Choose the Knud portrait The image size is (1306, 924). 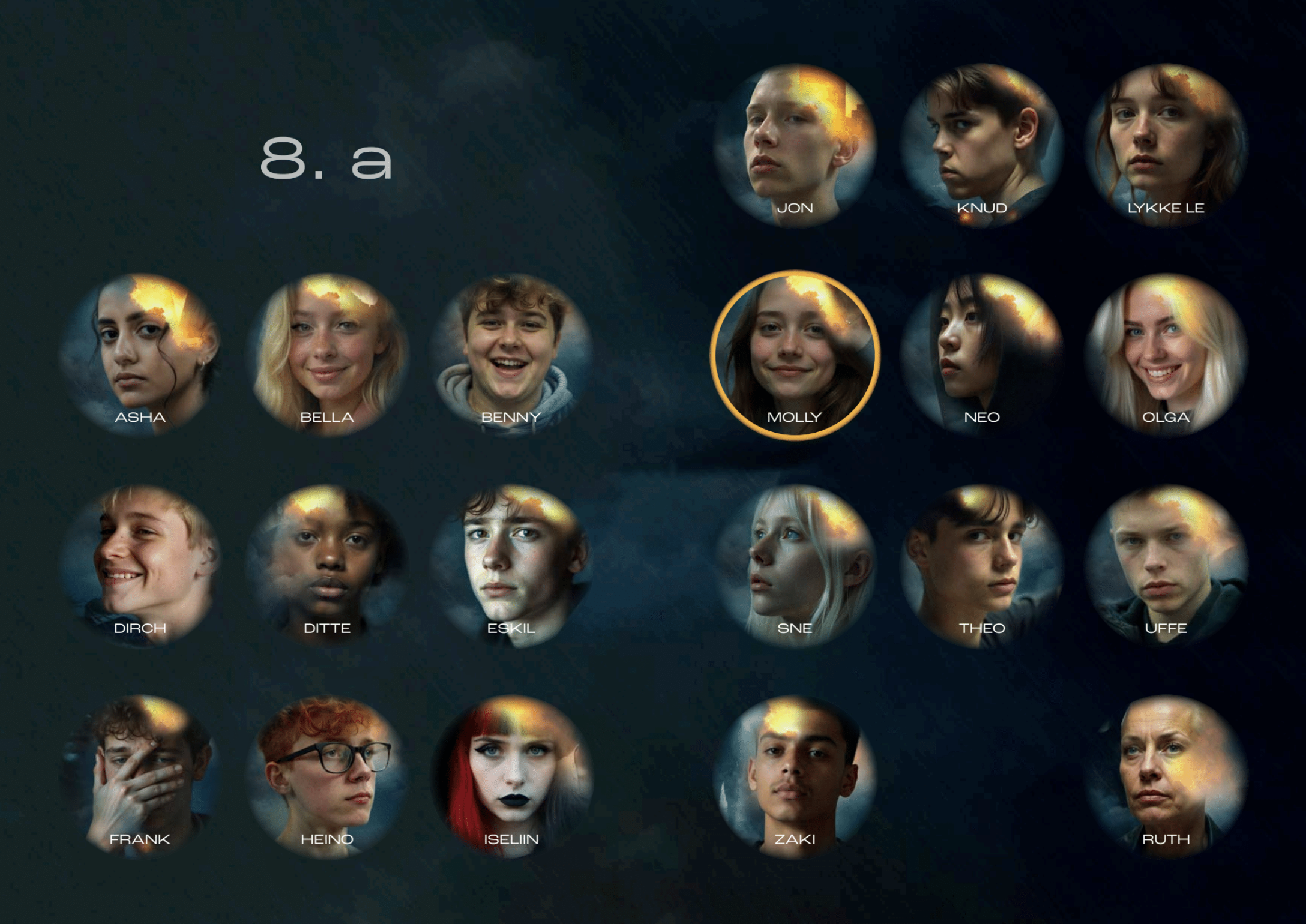(982, 145)
